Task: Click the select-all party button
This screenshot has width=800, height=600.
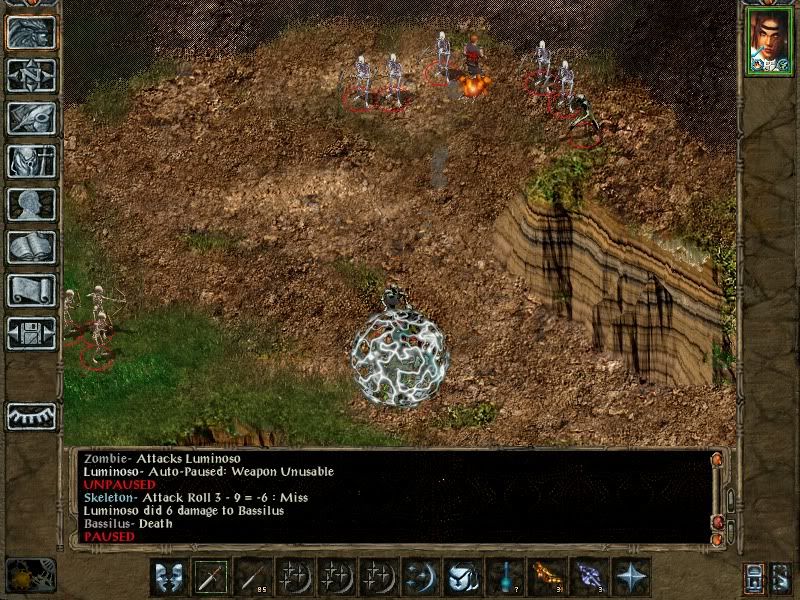Action: click(782, 577)
